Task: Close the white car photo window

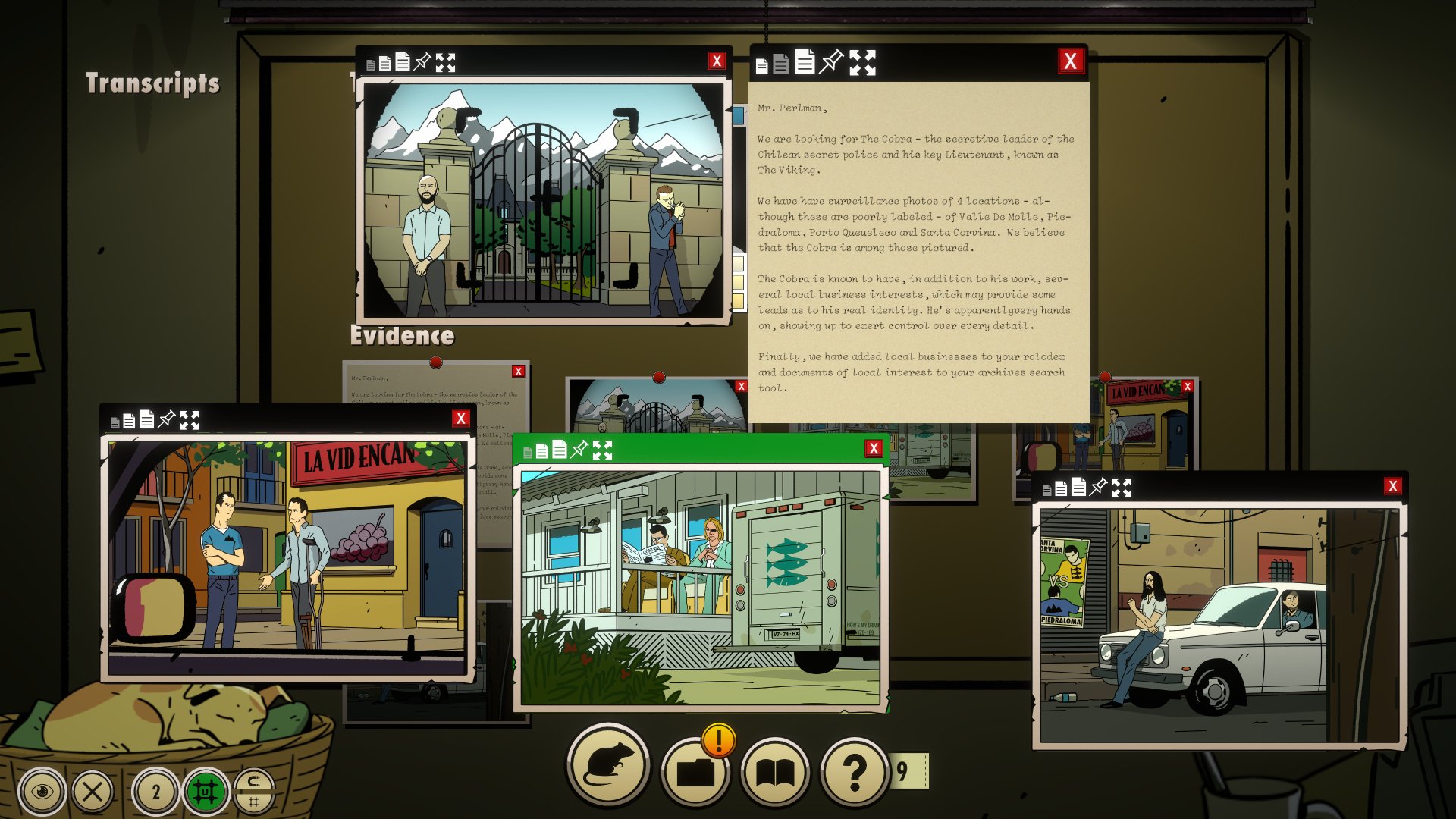Action: pyautogui.click(x=1392, y=486)
